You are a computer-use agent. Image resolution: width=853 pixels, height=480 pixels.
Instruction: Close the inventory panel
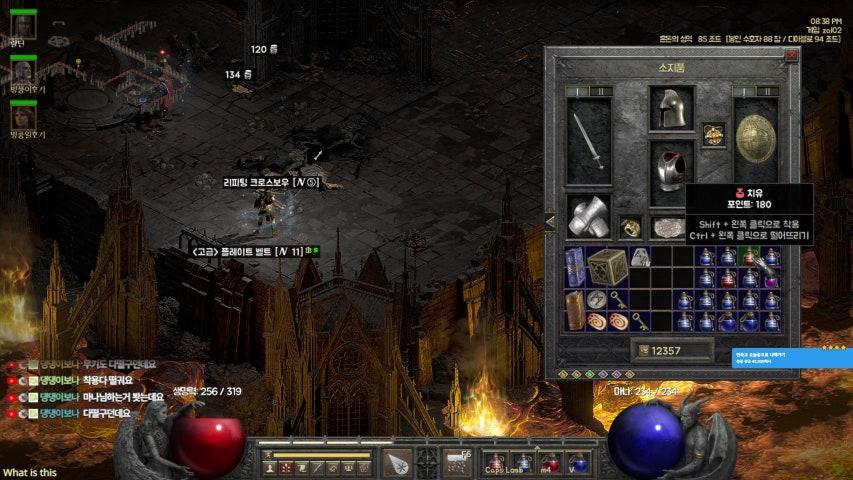792,56
